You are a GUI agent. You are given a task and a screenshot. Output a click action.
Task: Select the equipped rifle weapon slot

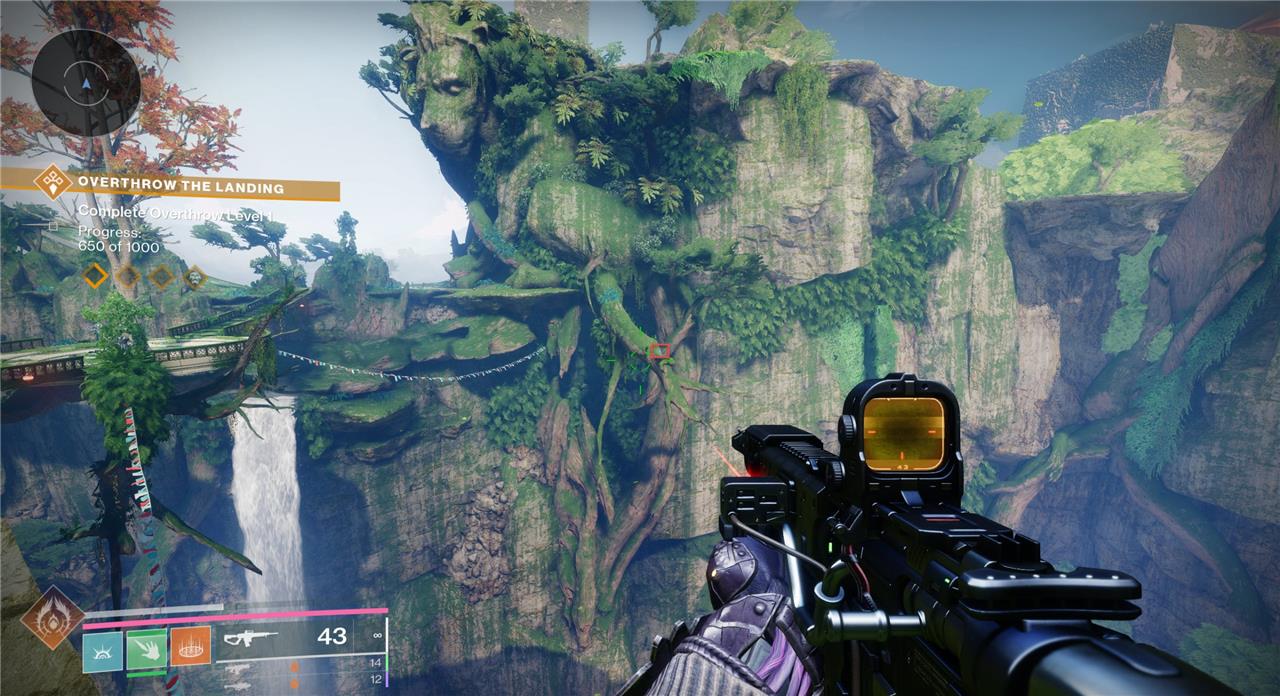click(287, 636)
